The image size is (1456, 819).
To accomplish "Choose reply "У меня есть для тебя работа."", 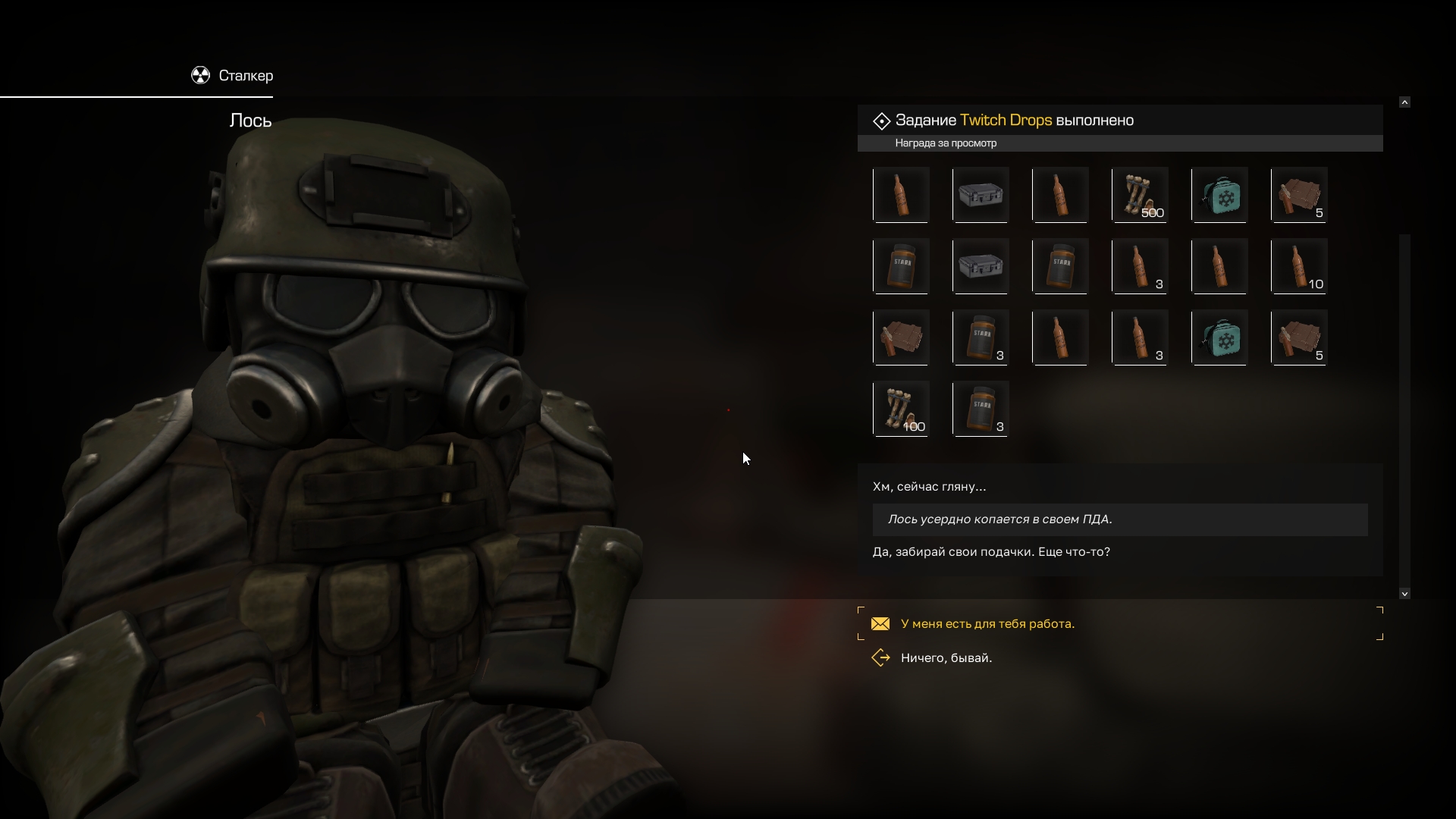I will click(987, 624).
